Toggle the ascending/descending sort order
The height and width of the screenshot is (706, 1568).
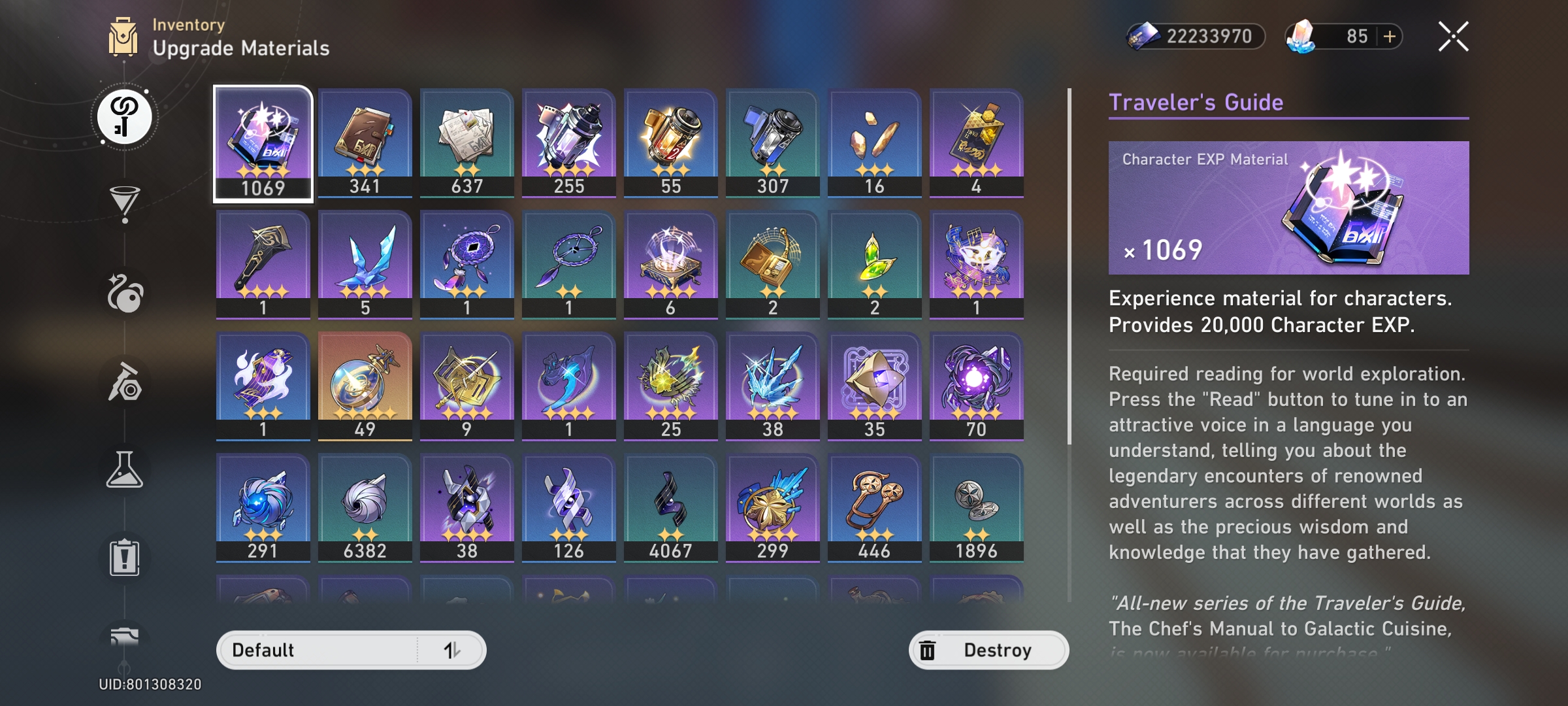point(451,650)
